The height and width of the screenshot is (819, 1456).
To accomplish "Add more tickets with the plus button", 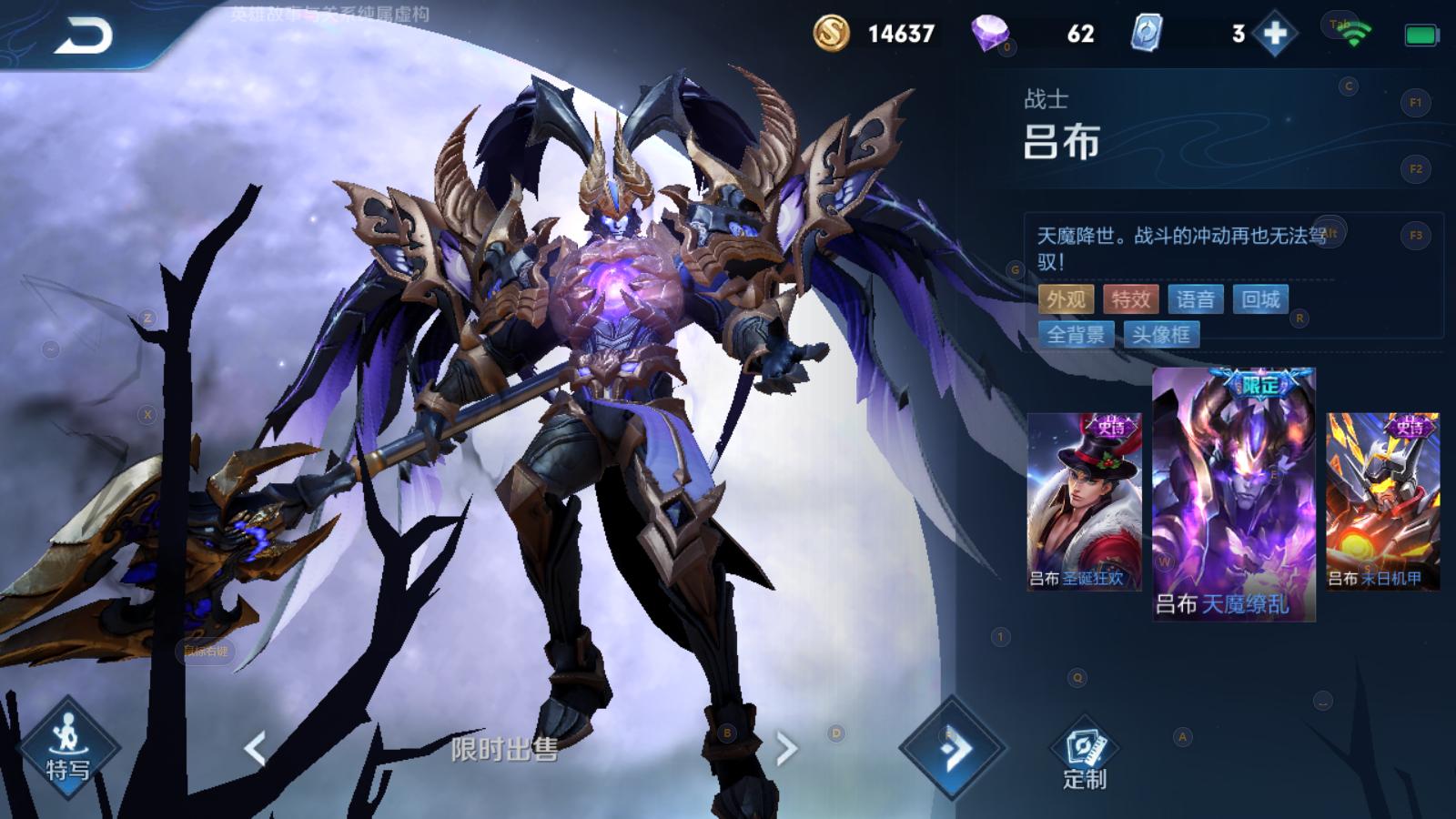I will pos(1274,35).
